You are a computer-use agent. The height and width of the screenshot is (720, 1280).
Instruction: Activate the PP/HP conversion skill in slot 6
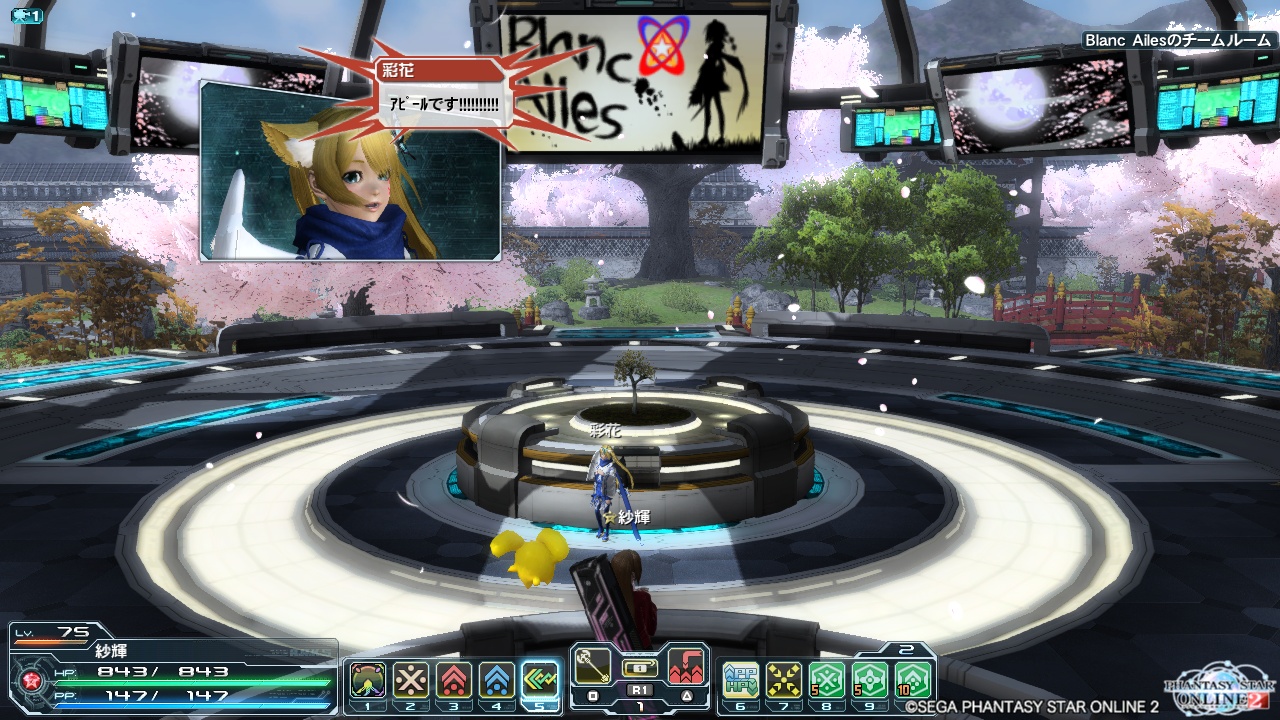[741, 681]
